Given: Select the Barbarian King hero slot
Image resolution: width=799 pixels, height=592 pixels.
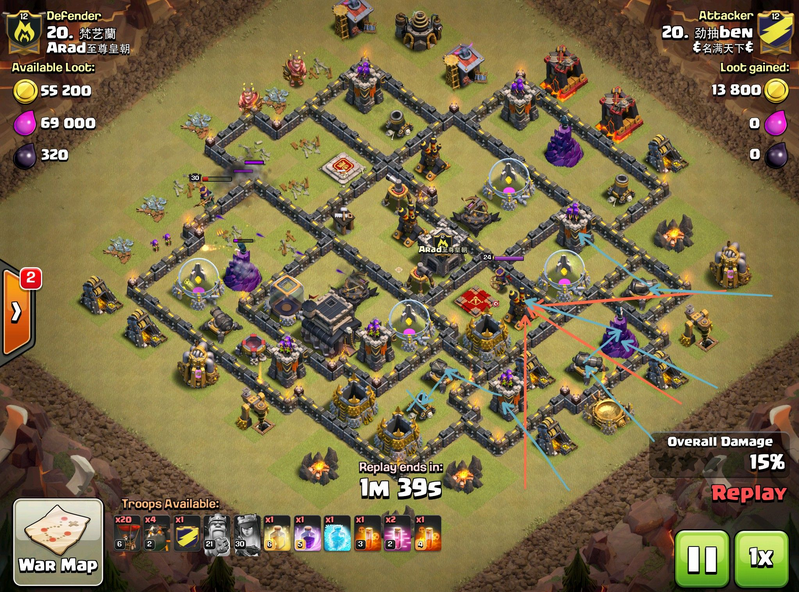Looking at the screenshot, I should pyautogui.click(x=215, y=533).
